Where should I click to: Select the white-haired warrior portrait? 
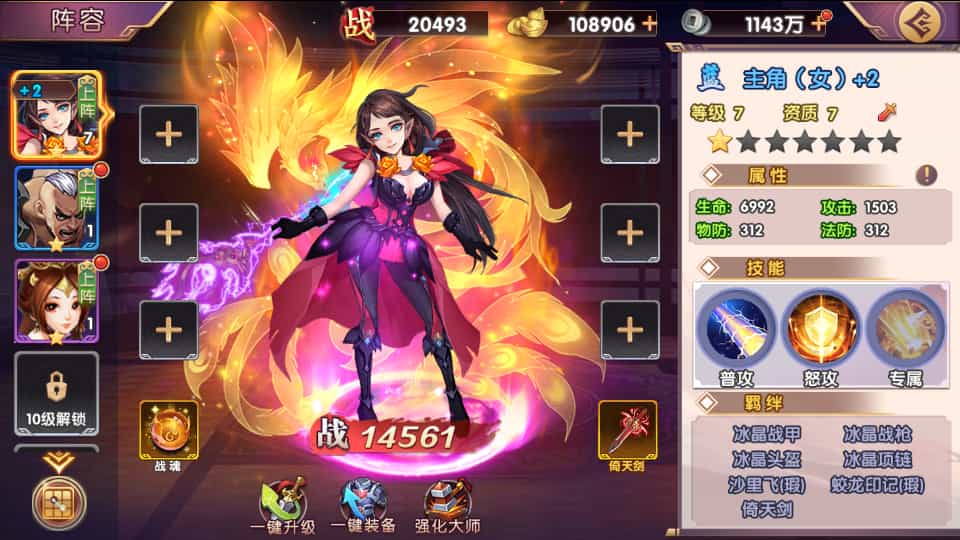pos(56,207)
